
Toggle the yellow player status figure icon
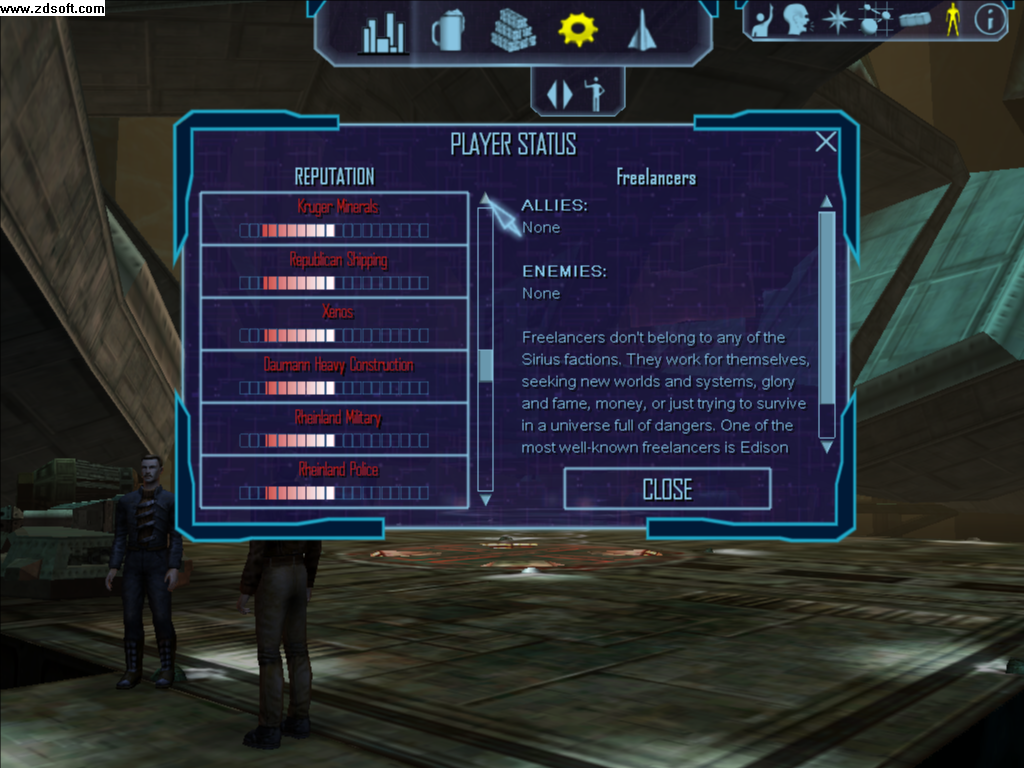click(x=953, y=20)
